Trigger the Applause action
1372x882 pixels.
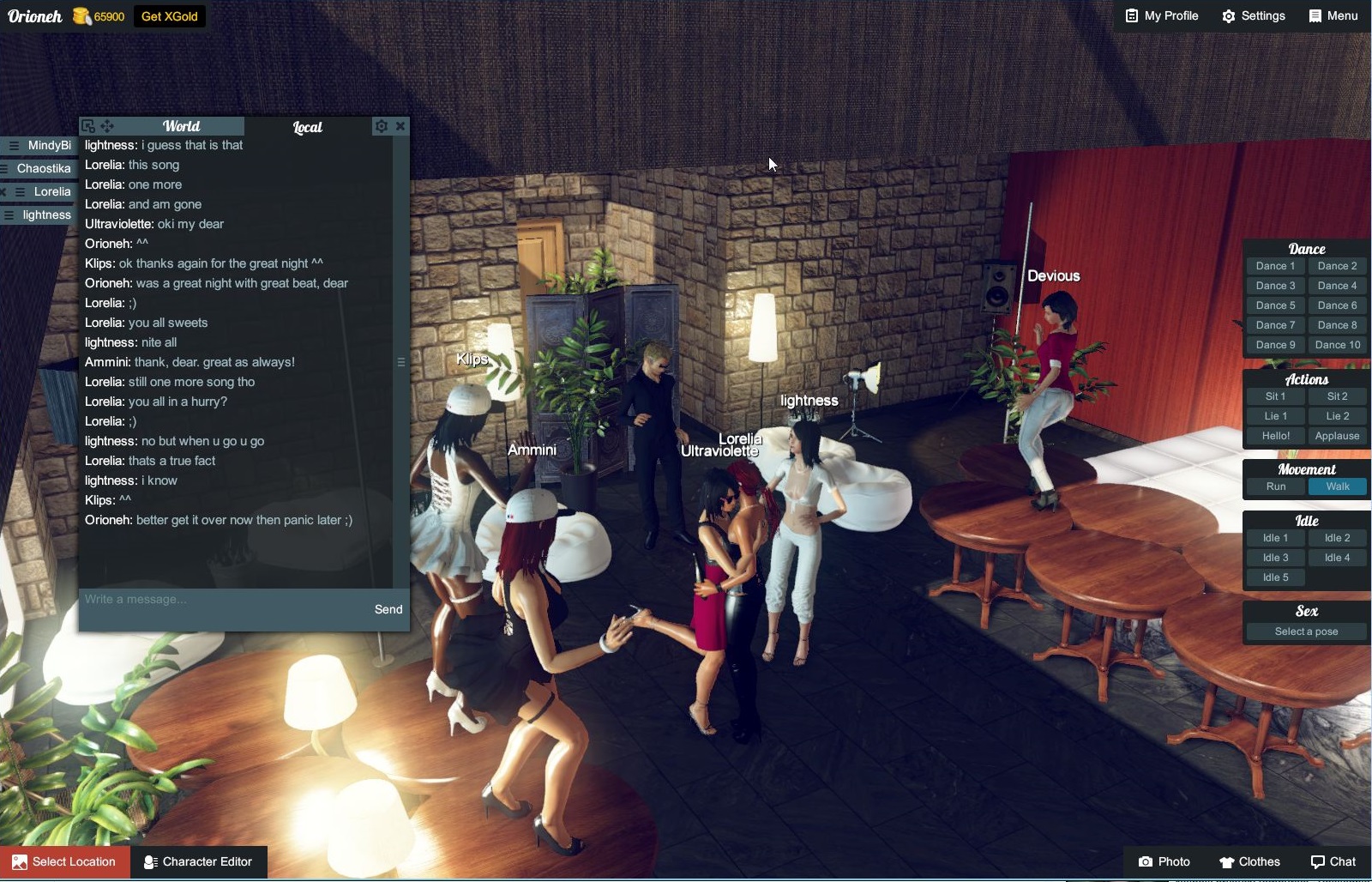coord(1337,436)
